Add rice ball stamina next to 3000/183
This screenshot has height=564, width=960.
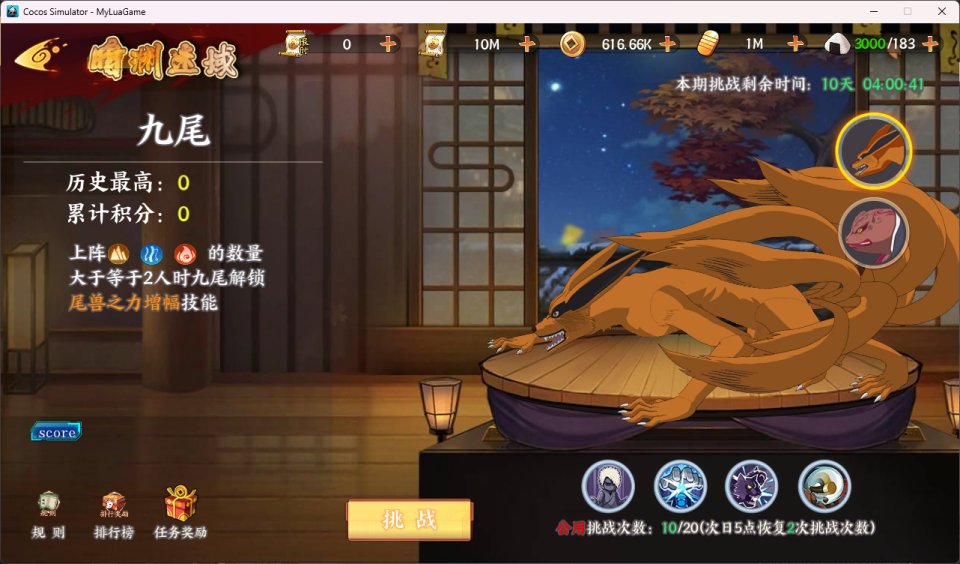pyautogui.click(x=930, y=44)
